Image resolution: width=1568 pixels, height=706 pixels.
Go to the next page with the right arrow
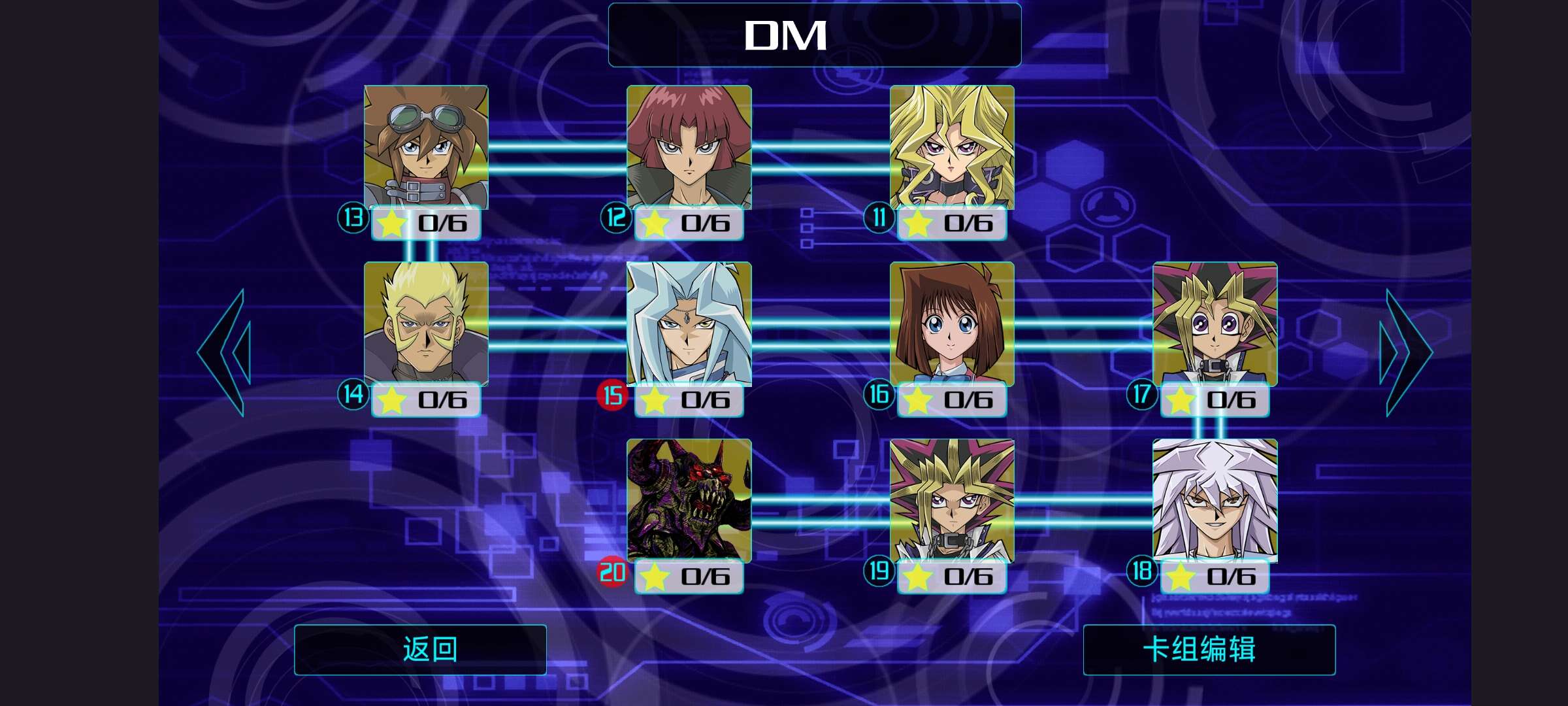click(x=1405, y=352)
